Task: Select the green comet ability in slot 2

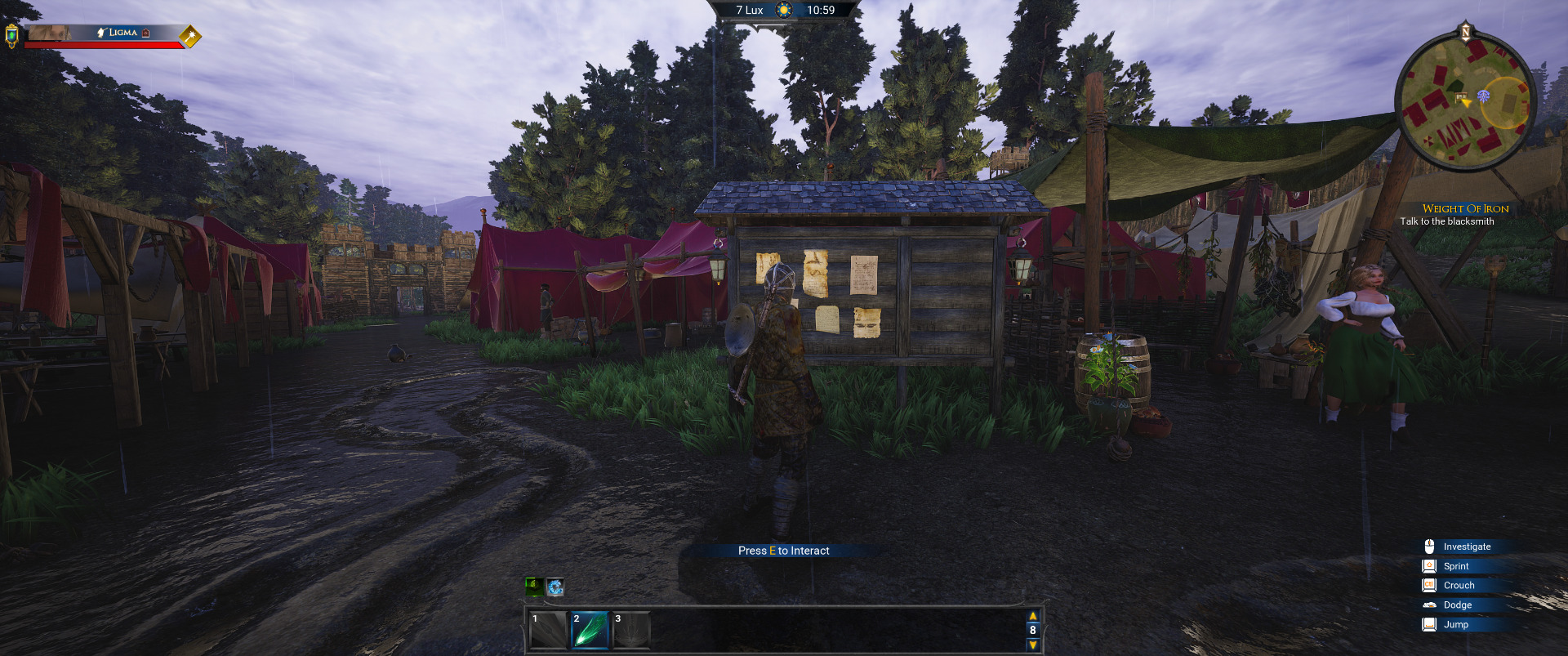Action: [x=589, y=630]
